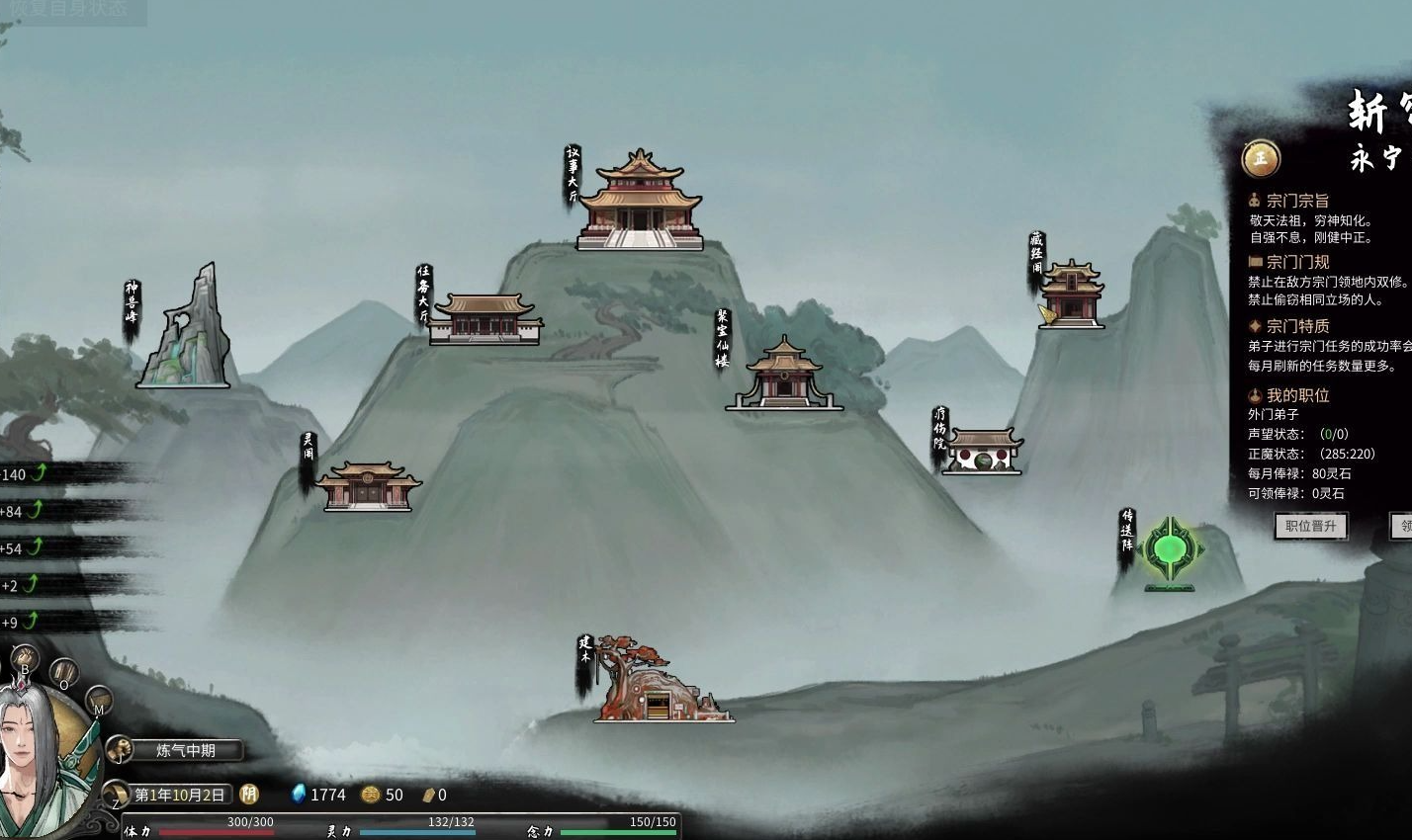
Task: Open the map icon marked M
Action: 98,702
